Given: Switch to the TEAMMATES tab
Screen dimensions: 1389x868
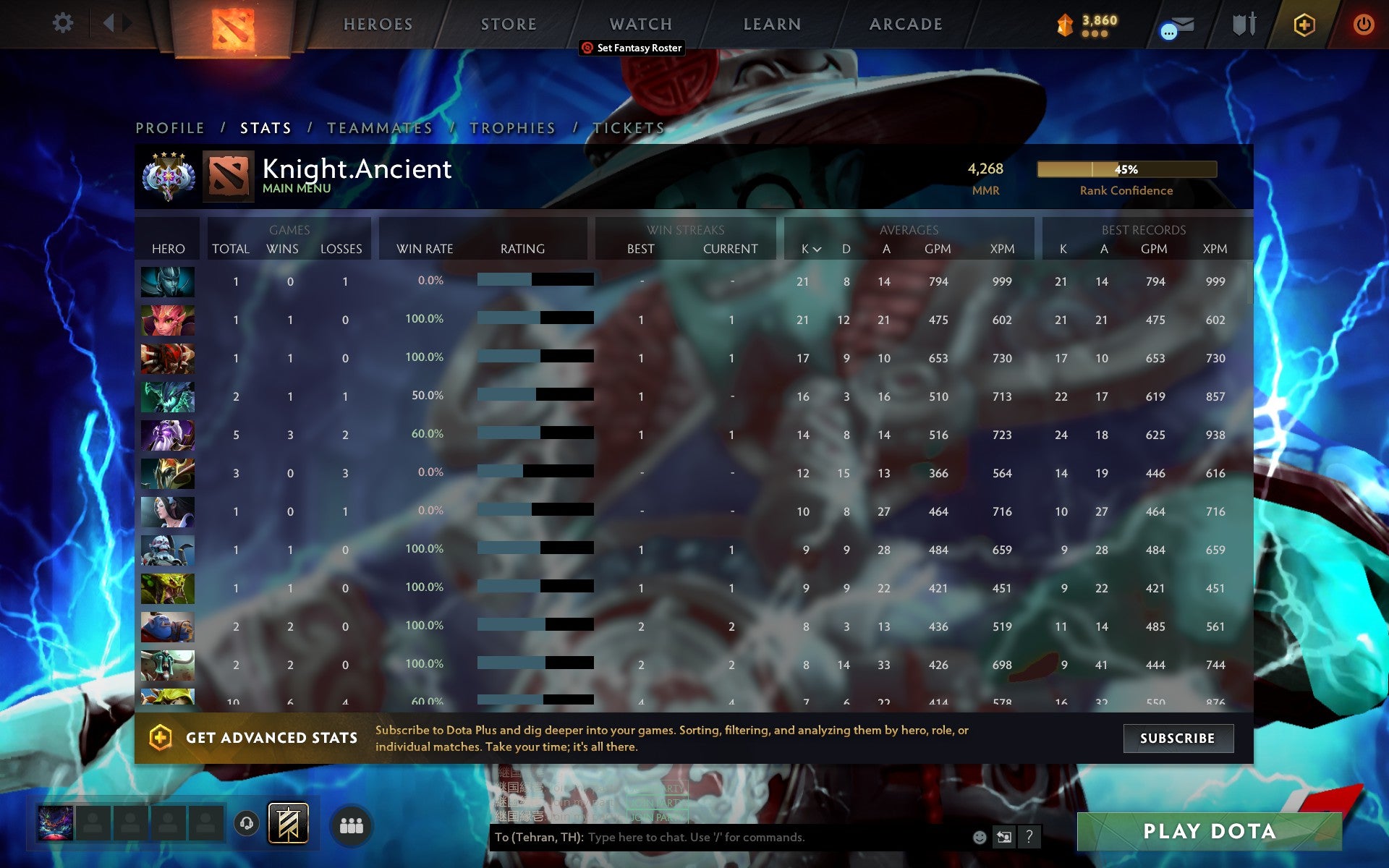Looking at the screenshot, I should coord(379,127).
